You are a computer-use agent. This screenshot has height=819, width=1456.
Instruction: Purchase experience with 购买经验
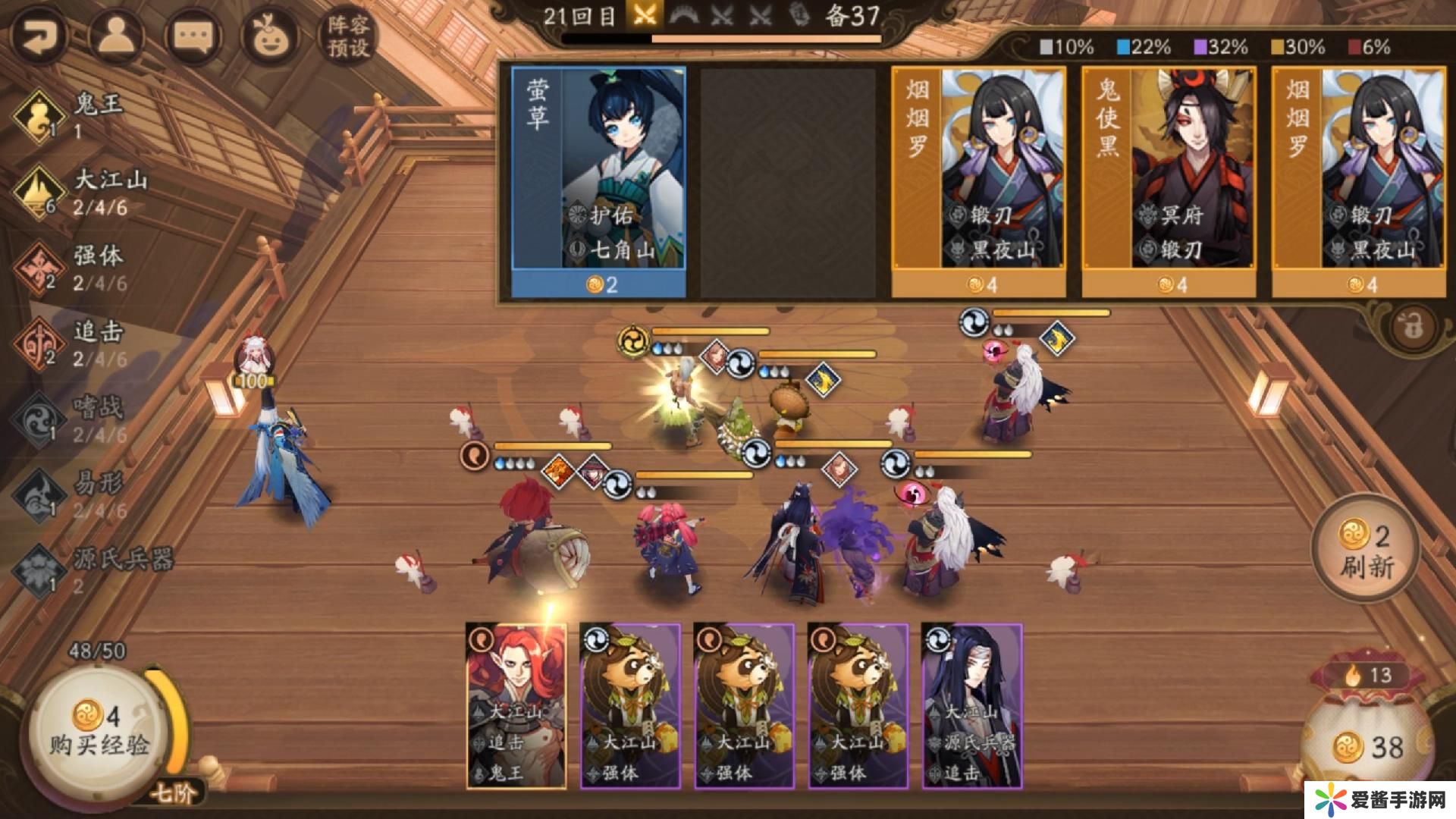tap(99, 730)
